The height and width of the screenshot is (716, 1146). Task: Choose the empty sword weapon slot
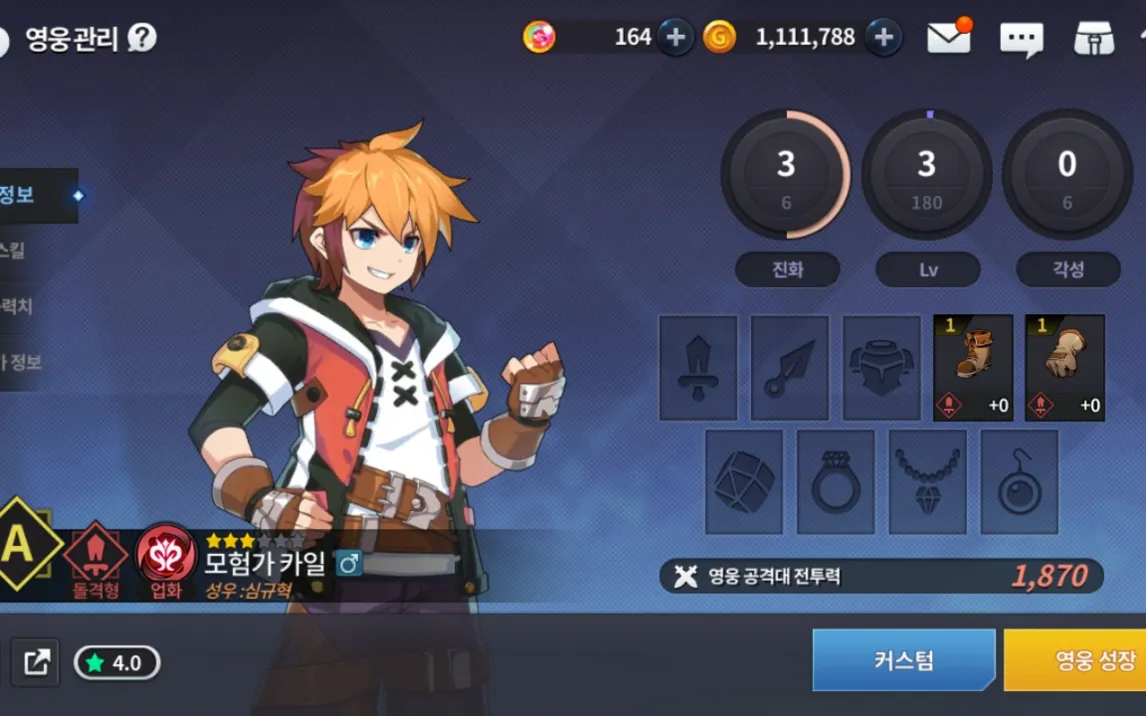(698, 368)
